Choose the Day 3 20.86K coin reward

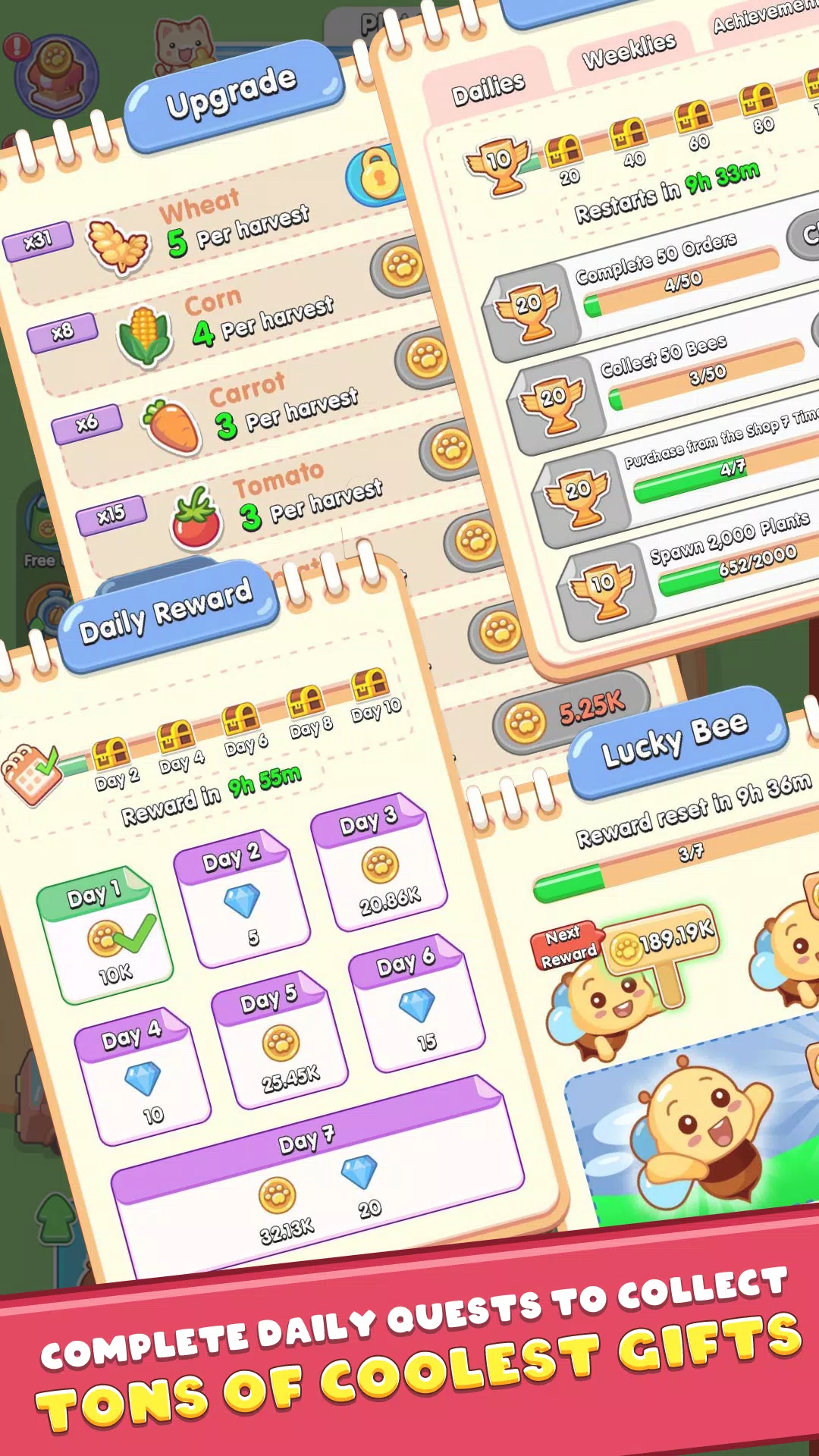[x=379, y=863]
